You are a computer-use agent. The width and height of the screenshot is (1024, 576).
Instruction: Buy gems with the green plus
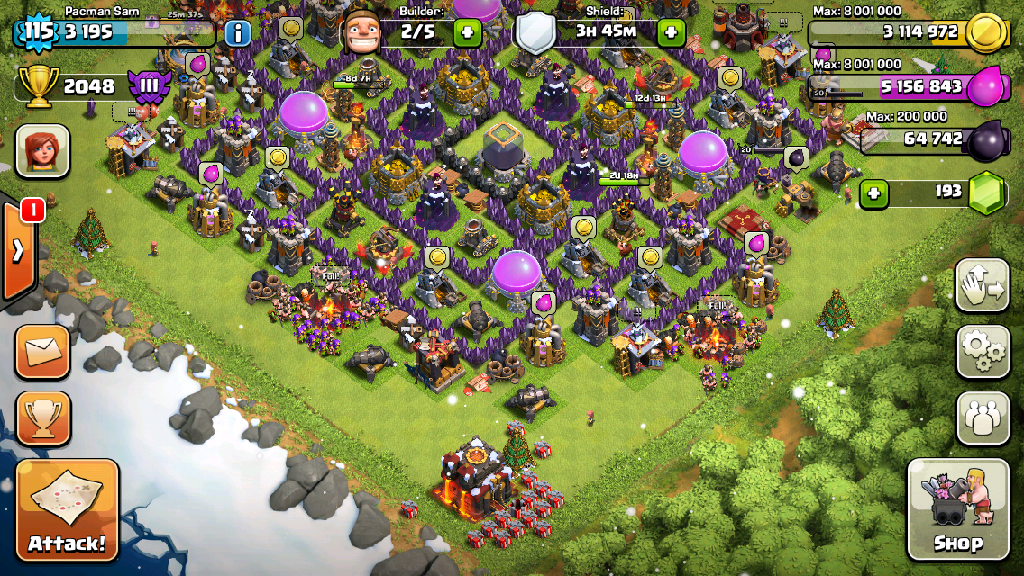874,191
